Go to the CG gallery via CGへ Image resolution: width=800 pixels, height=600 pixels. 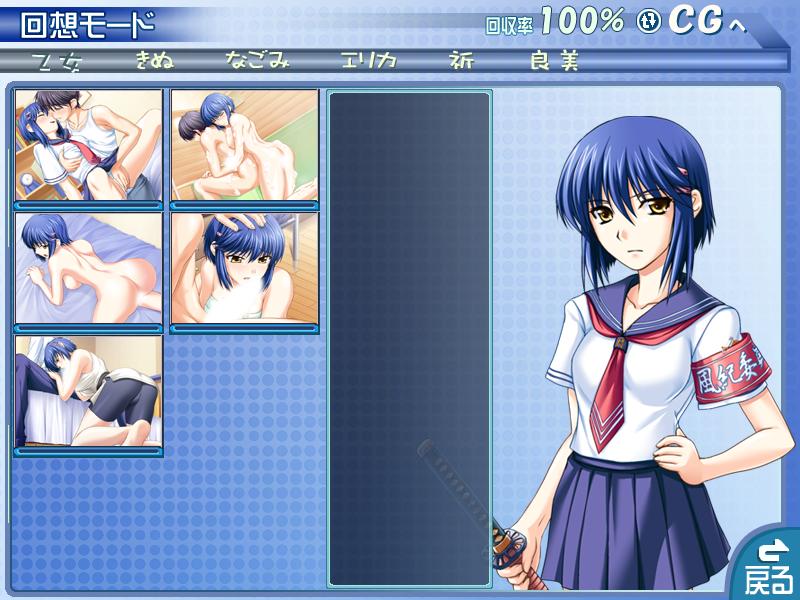tap(693, 21)
